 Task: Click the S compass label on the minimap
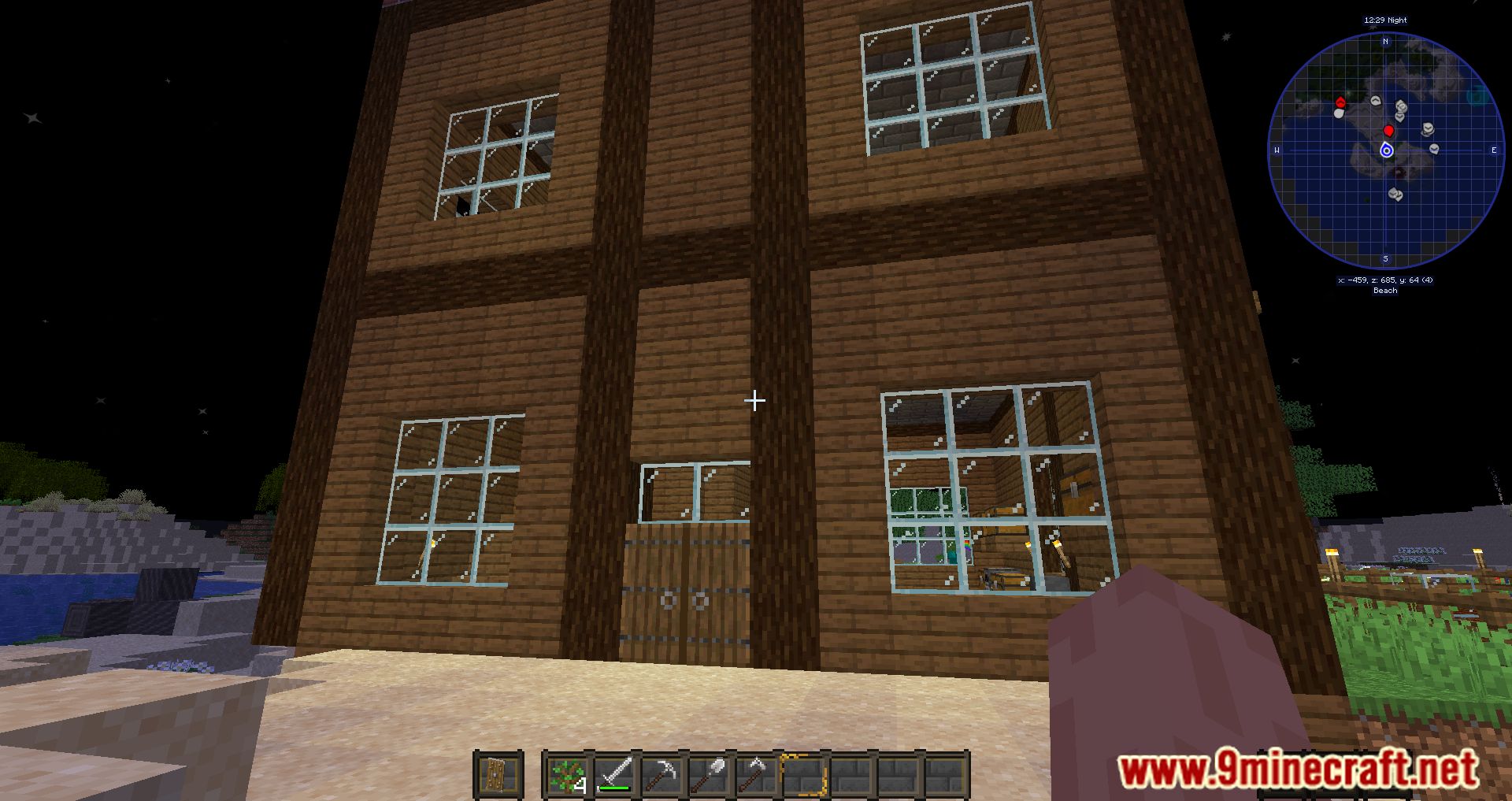(x=1385, y=258)
